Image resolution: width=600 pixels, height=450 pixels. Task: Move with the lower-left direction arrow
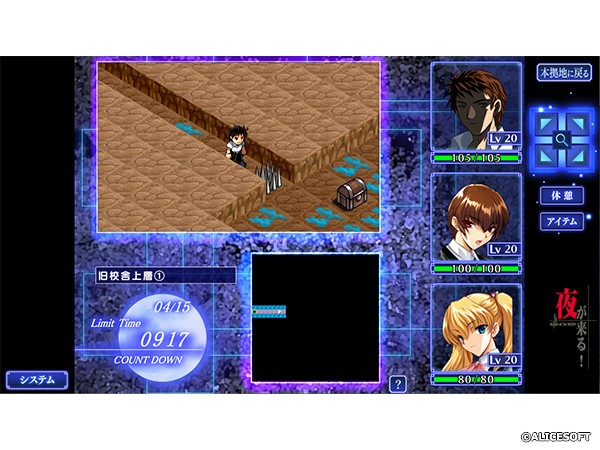point(546,155)
